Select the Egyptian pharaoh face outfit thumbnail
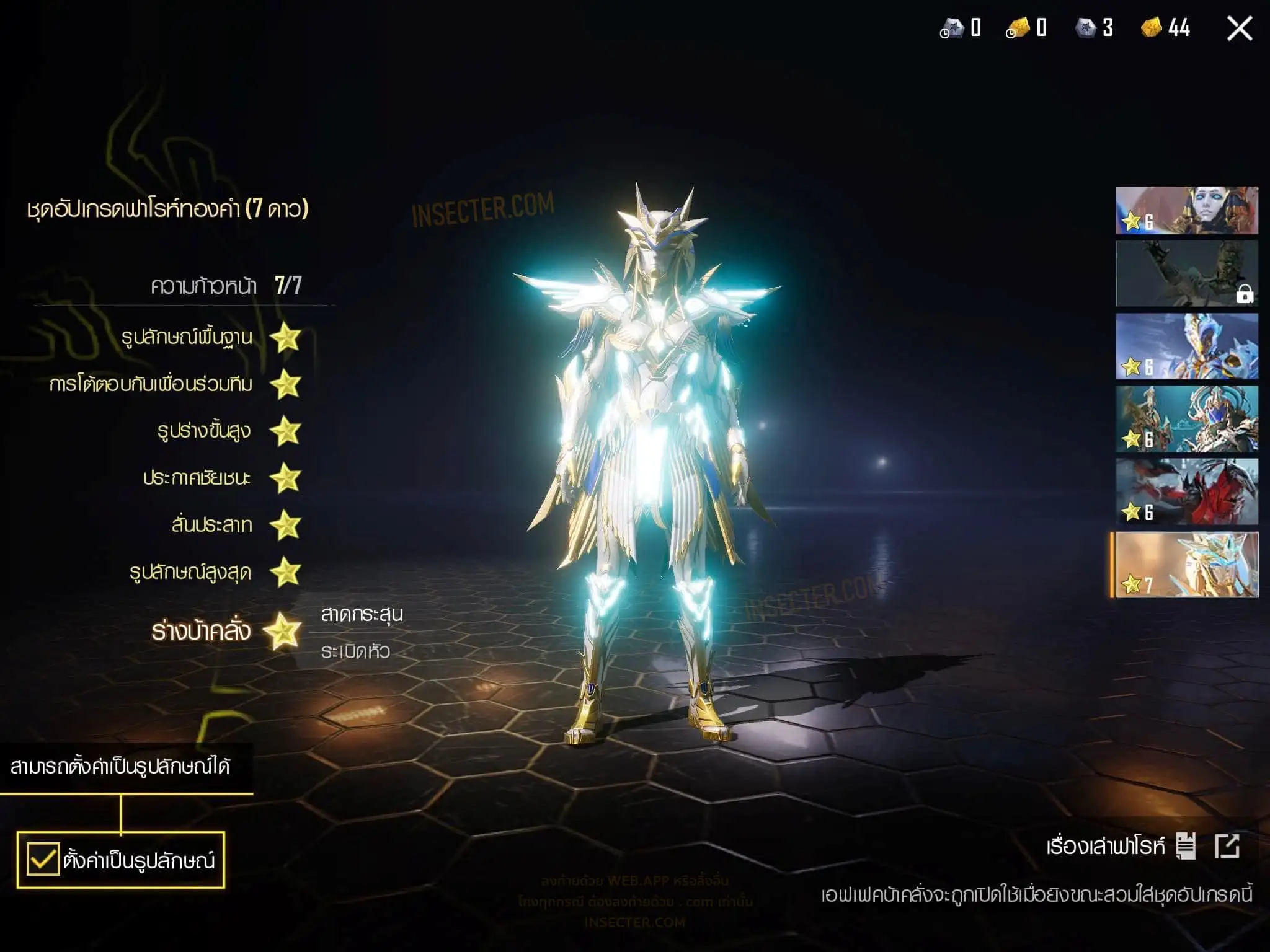Screen dimensions: 1270x952 (1186, 210)
